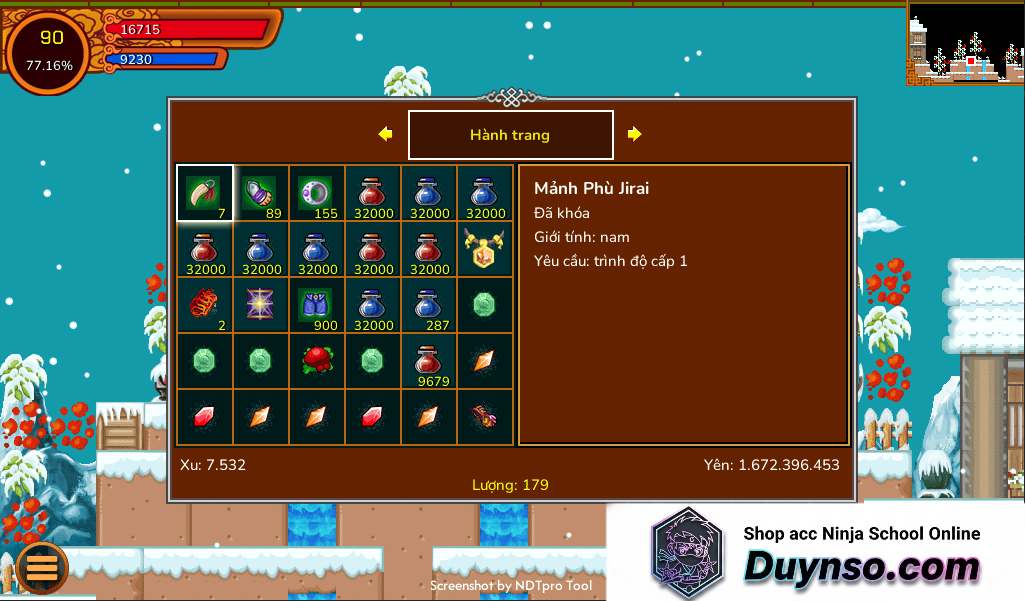Go to previous tab with left yellow arrow
The height and width of the screenshot is (601, 1025).
tap(385, 134)
